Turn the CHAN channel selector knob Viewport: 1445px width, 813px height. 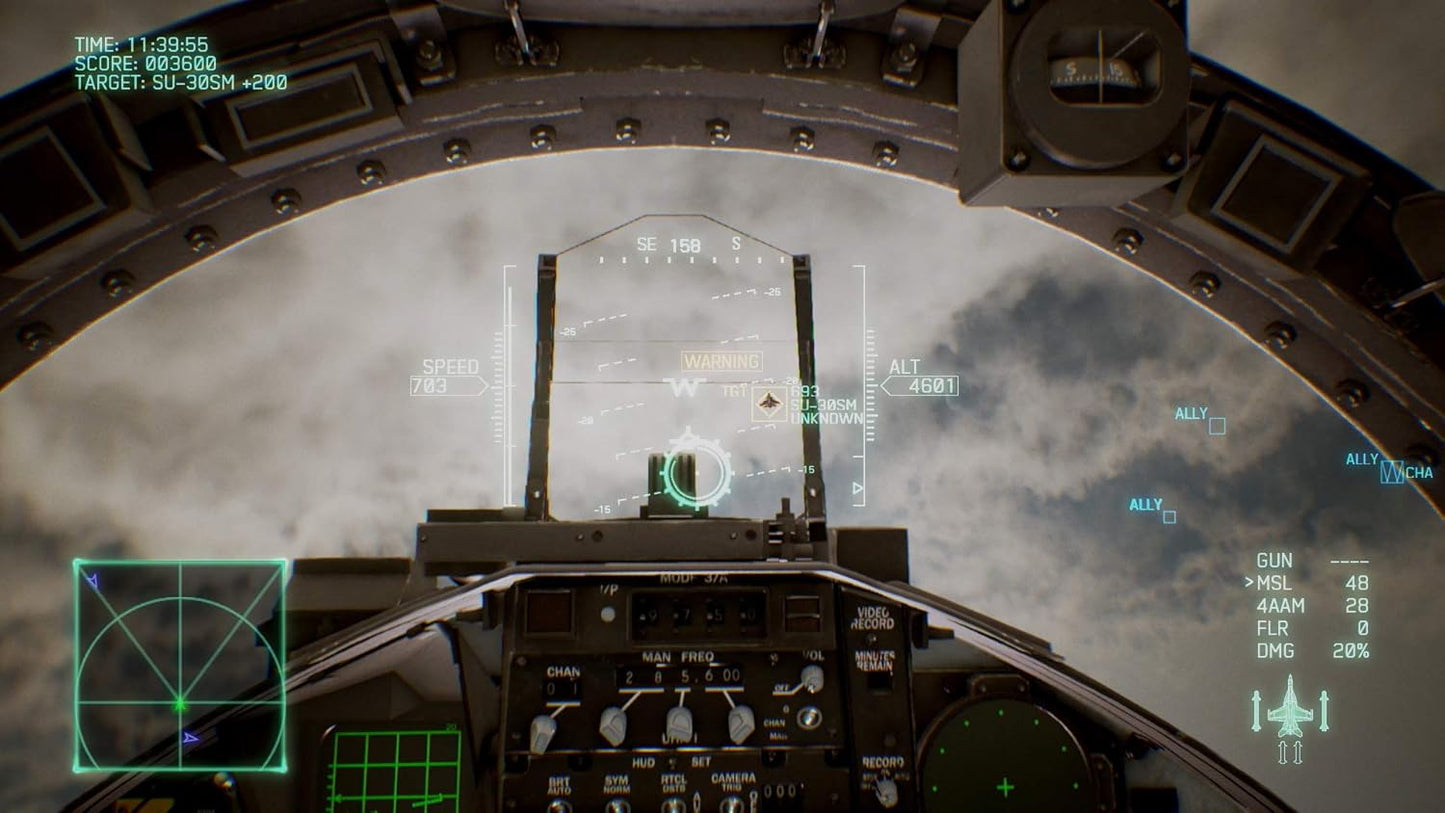pos(544,728)
